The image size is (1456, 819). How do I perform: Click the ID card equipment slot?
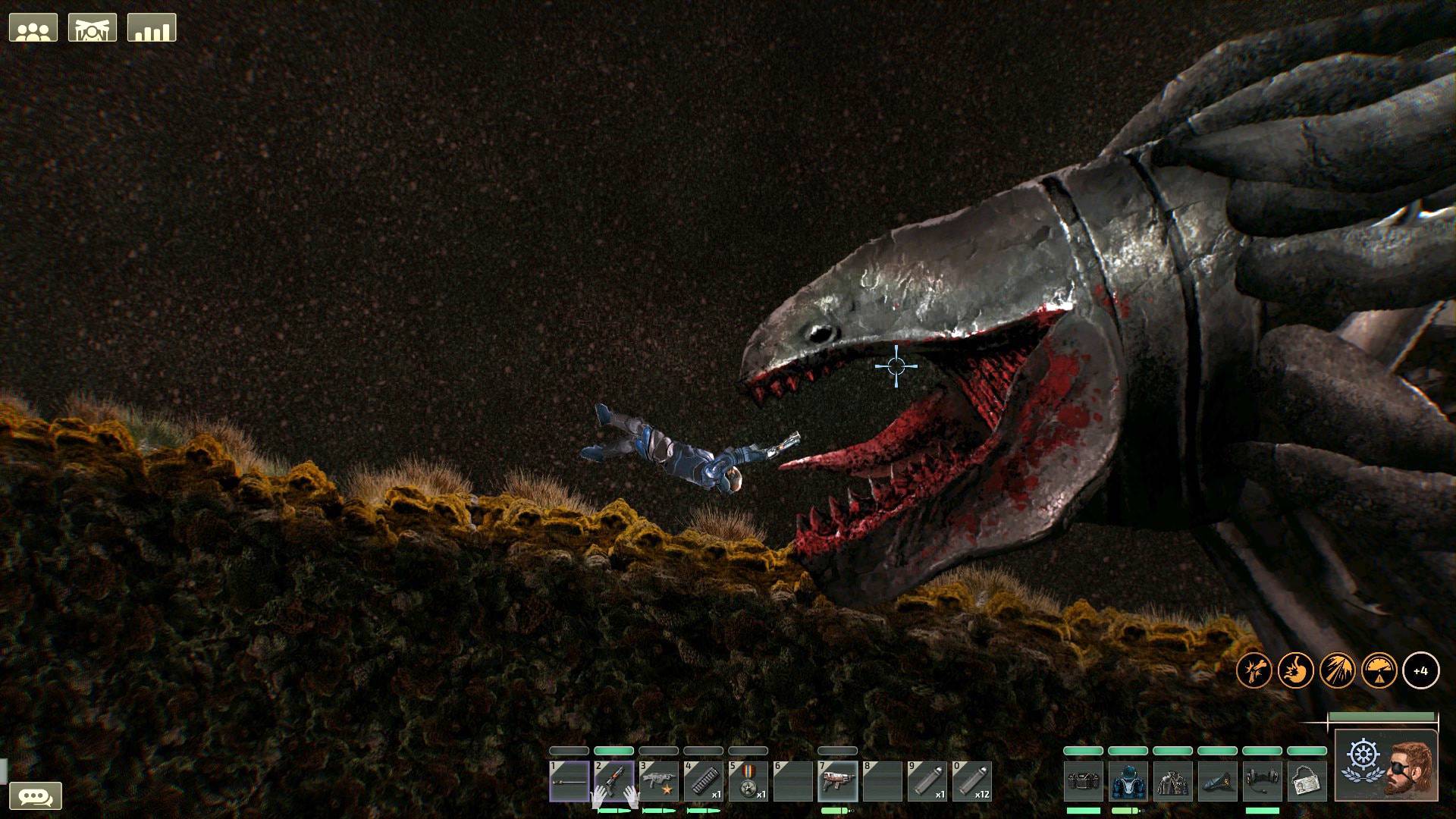[x=1307, y=781]
